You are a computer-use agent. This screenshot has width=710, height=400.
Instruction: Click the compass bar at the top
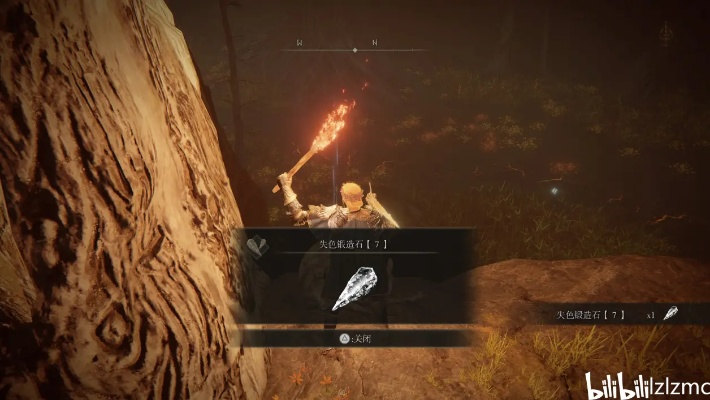pyautogui.click(x=353, y=47)
